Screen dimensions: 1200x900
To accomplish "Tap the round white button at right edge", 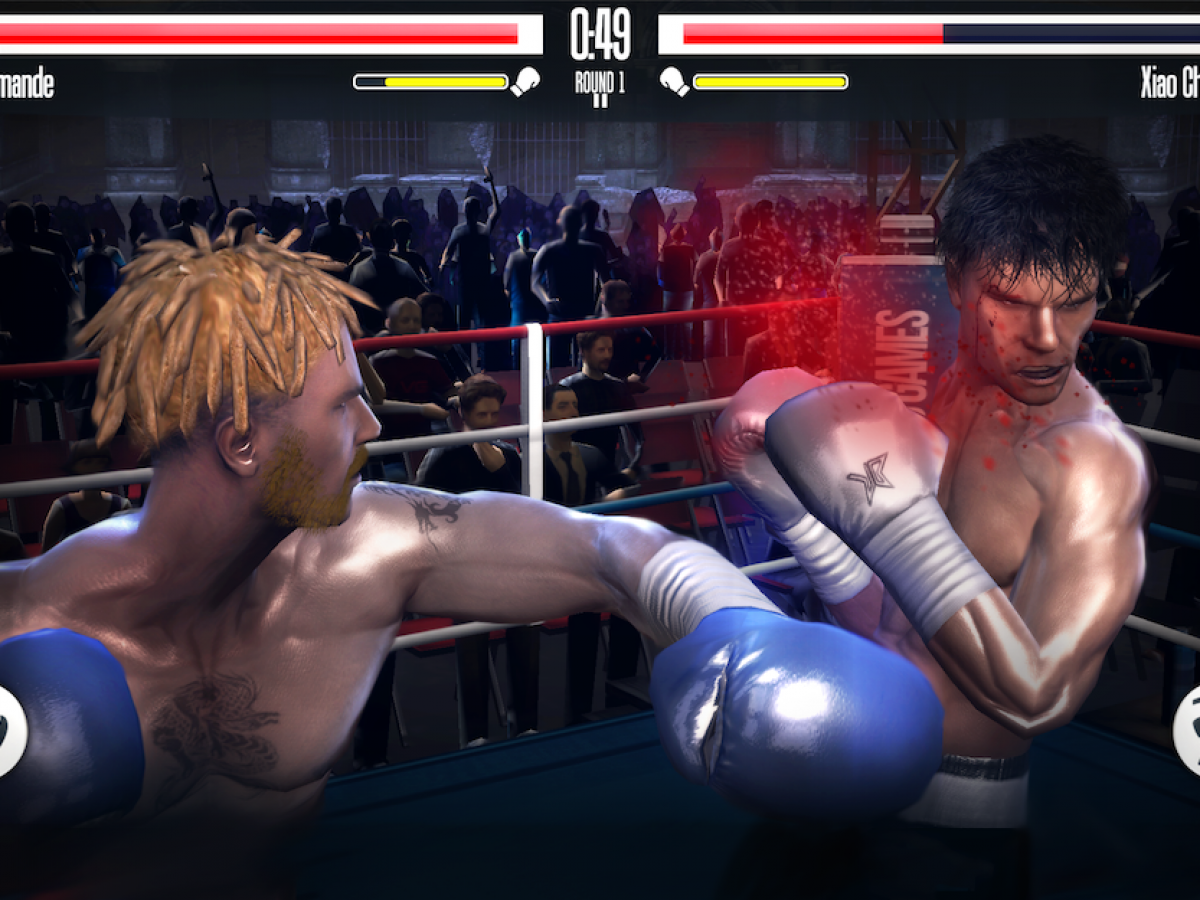I will tap(1190, 731).
